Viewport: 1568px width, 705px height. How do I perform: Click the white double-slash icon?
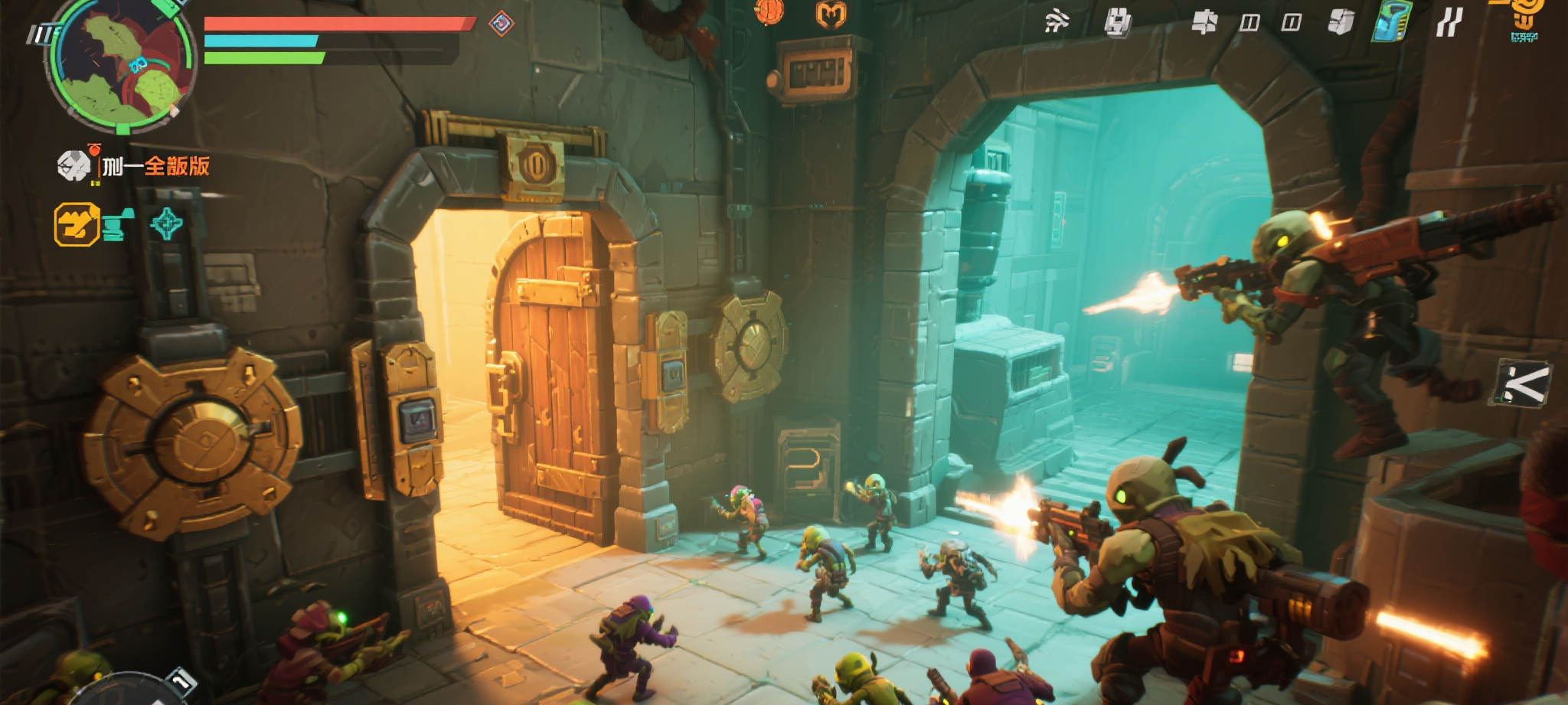pos(1448,22)
